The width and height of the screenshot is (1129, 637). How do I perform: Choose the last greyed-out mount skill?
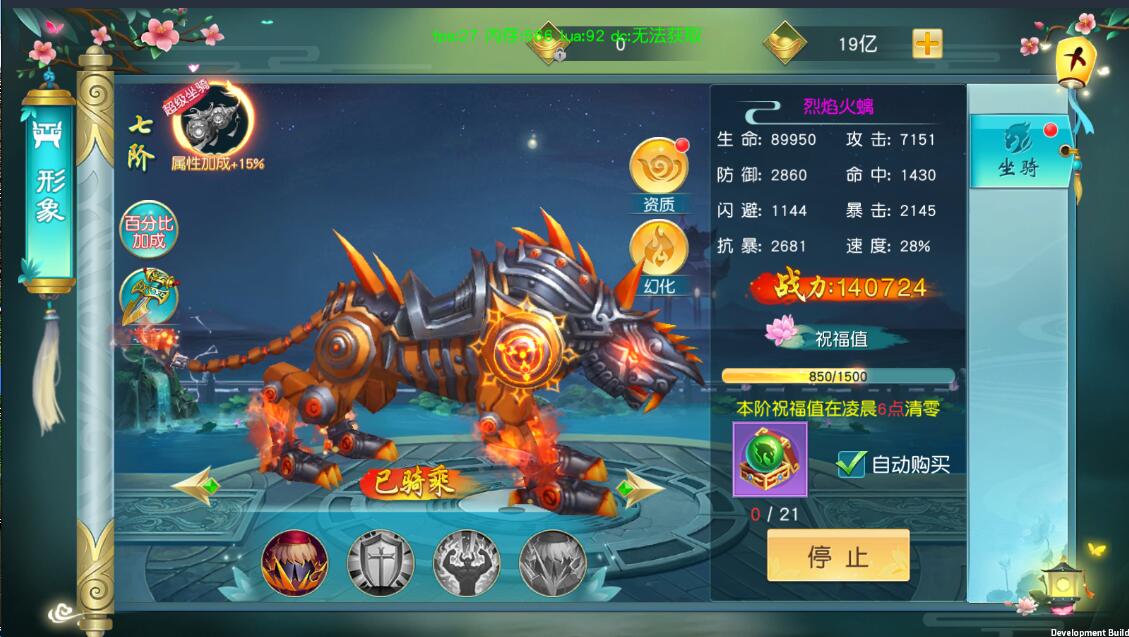pyautogui.click(x=553, y=563)
